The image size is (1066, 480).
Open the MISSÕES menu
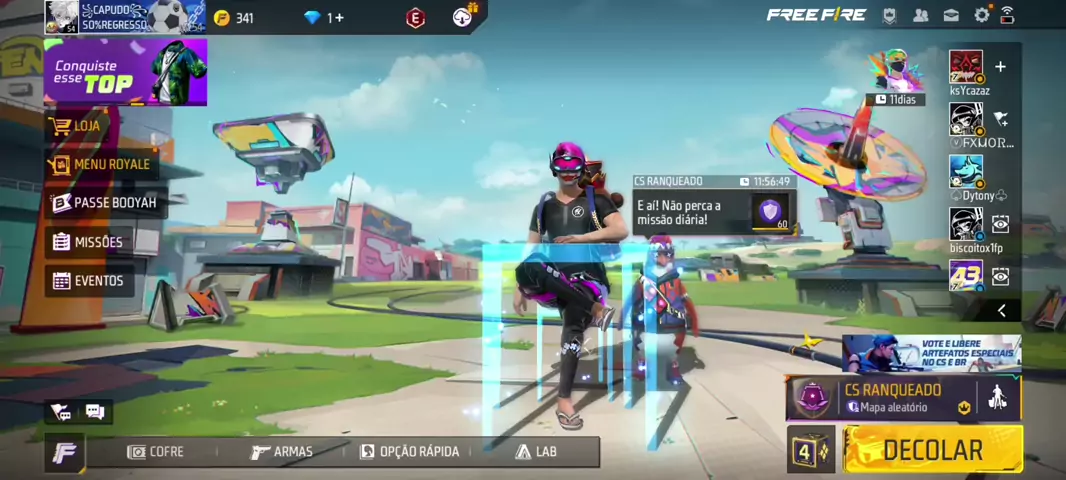coord(88,242)
